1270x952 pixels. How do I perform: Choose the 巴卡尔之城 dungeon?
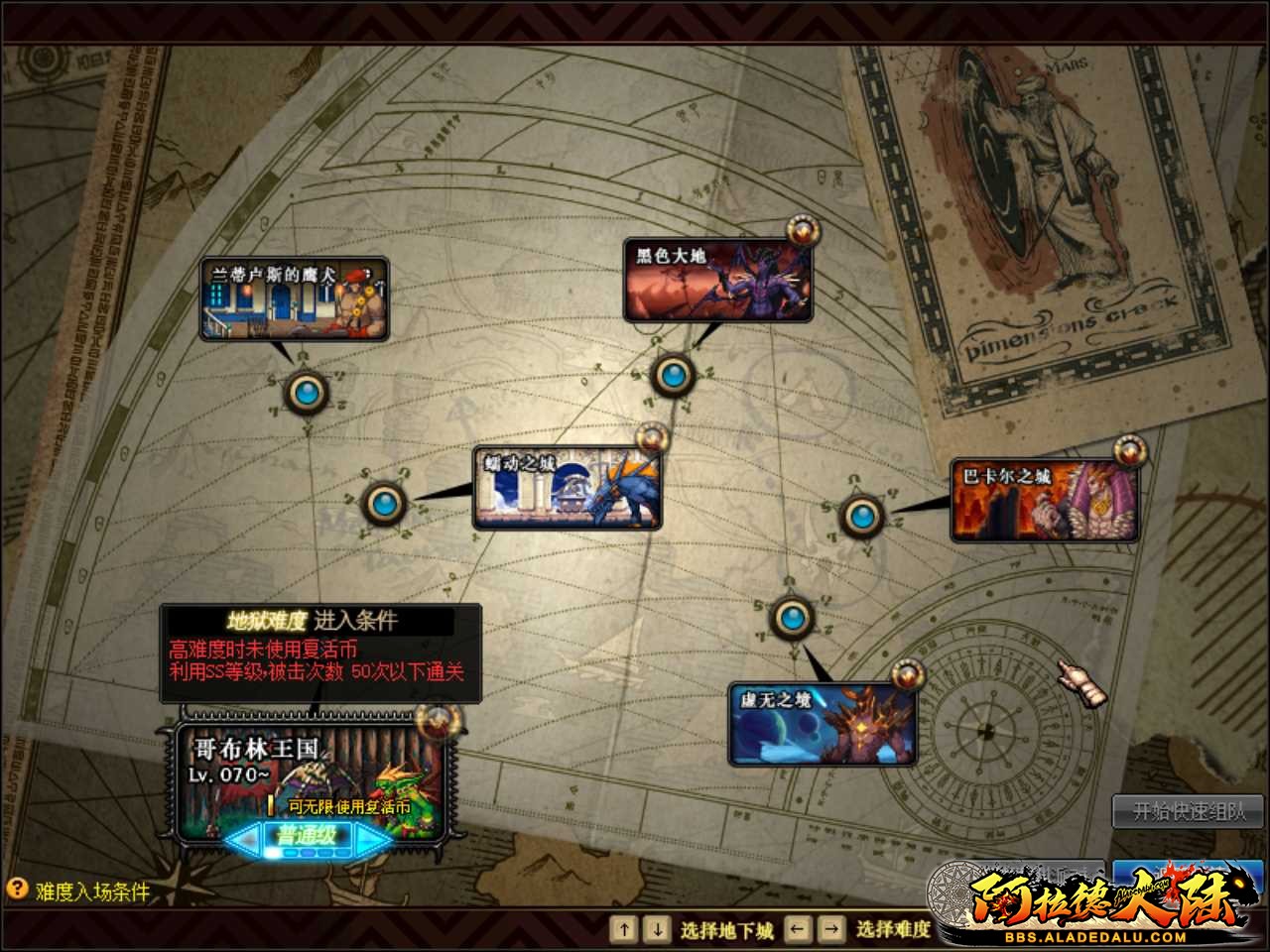[x=1046, y=497]
